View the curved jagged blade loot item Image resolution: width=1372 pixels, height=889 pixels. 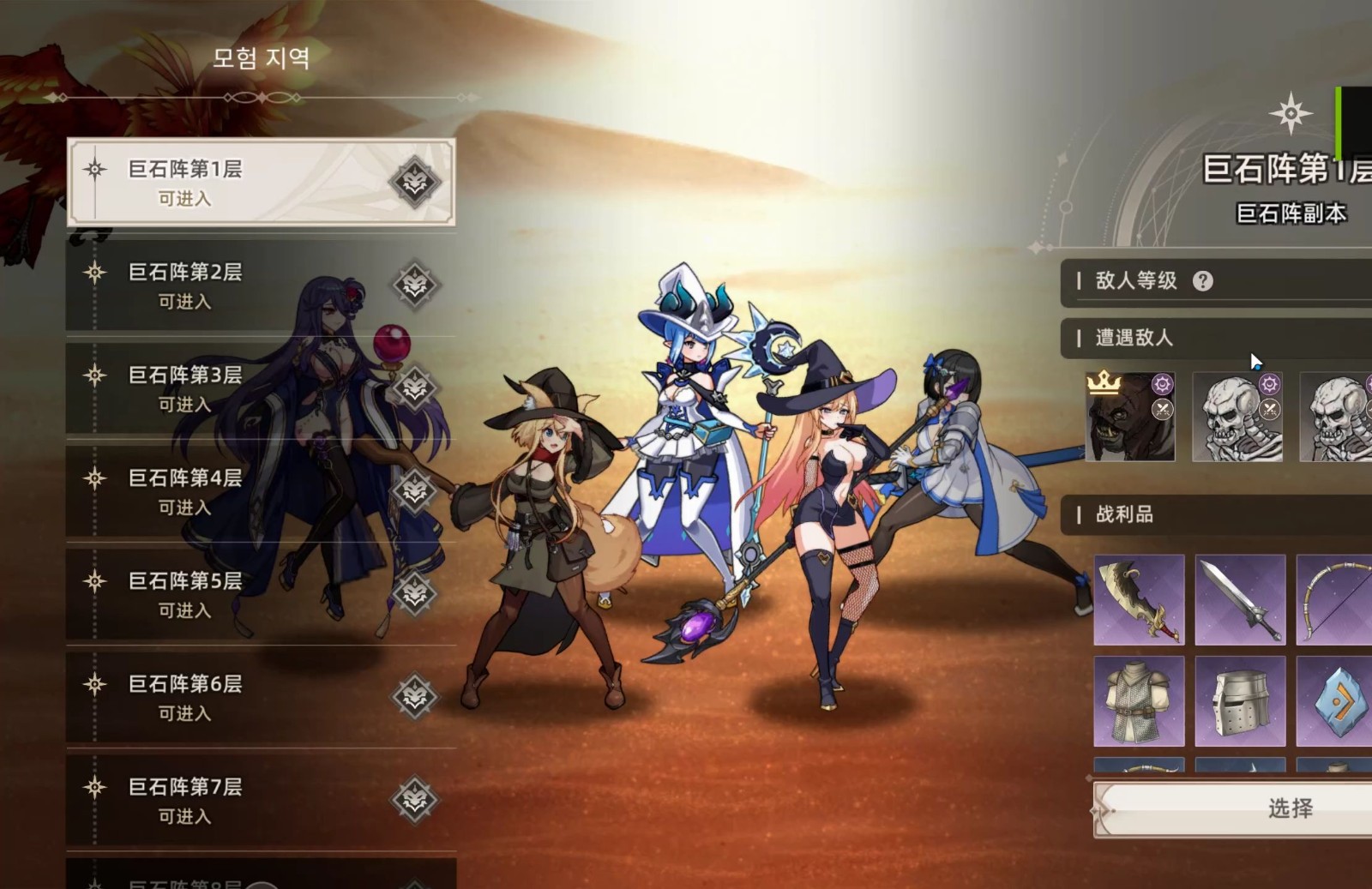(1139, 600)
